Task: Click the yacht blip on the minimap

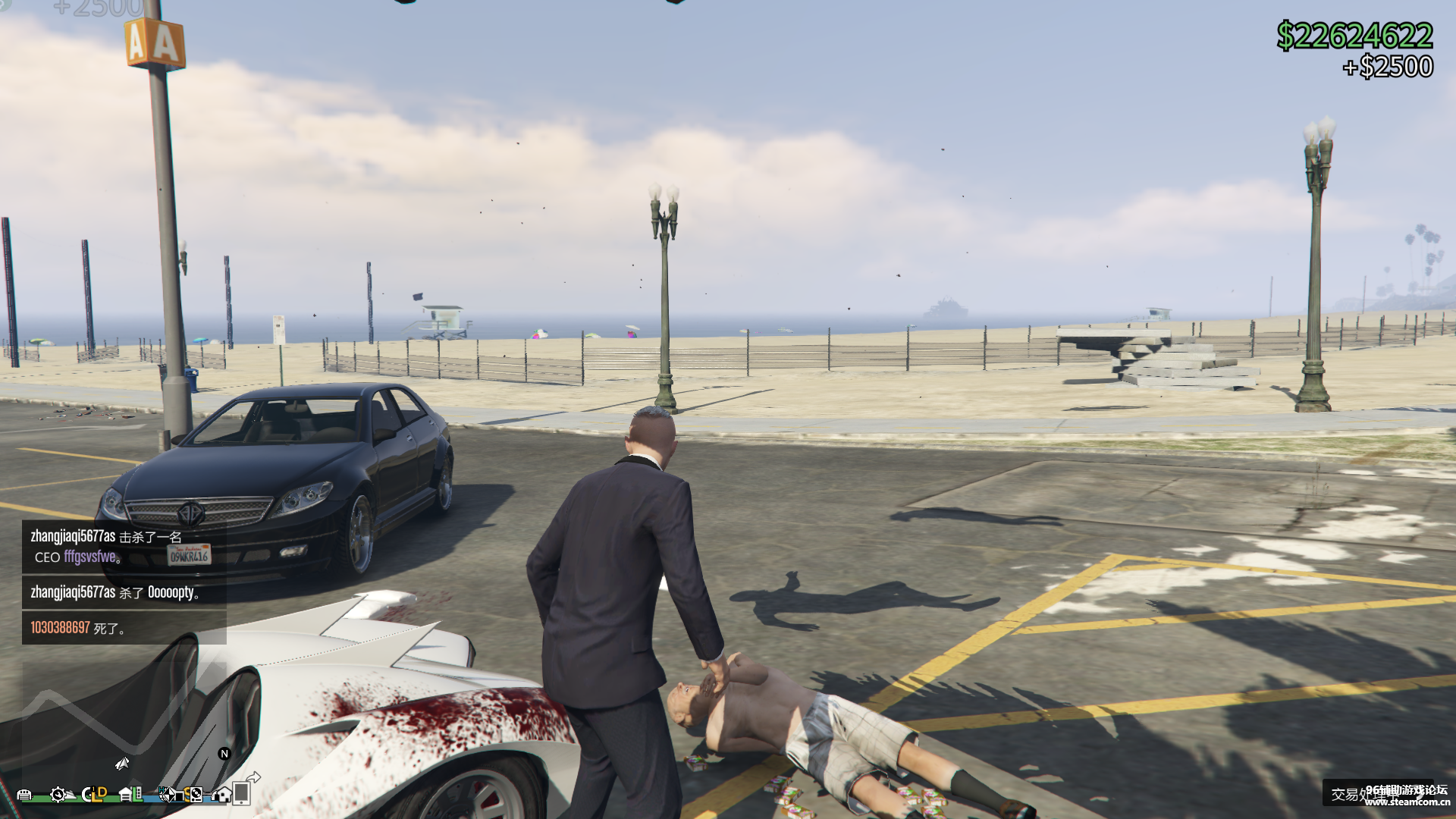Action: [x=71, y=795]
